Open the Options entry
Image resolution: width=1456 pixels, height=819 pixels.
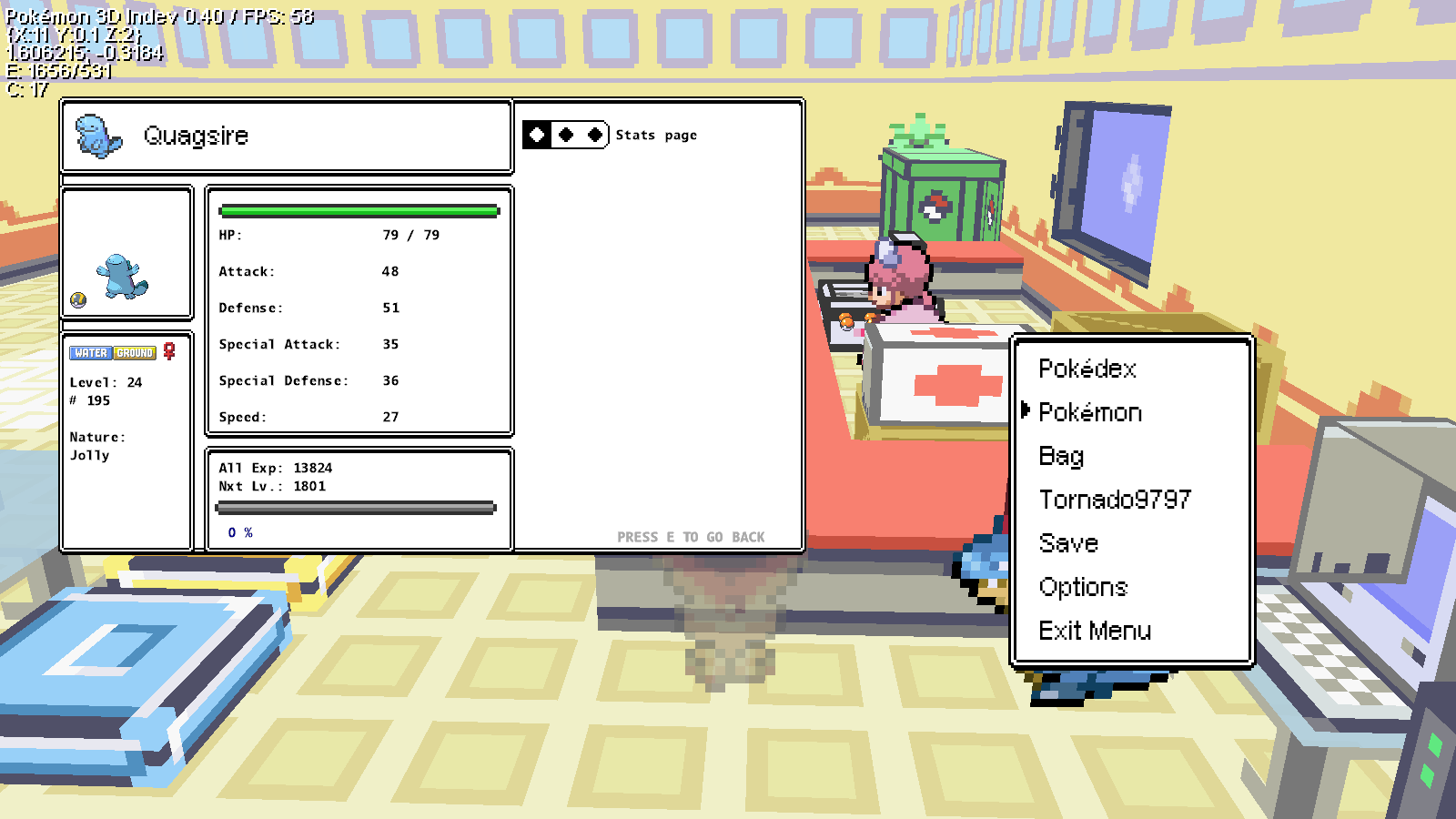[1083, 587]
